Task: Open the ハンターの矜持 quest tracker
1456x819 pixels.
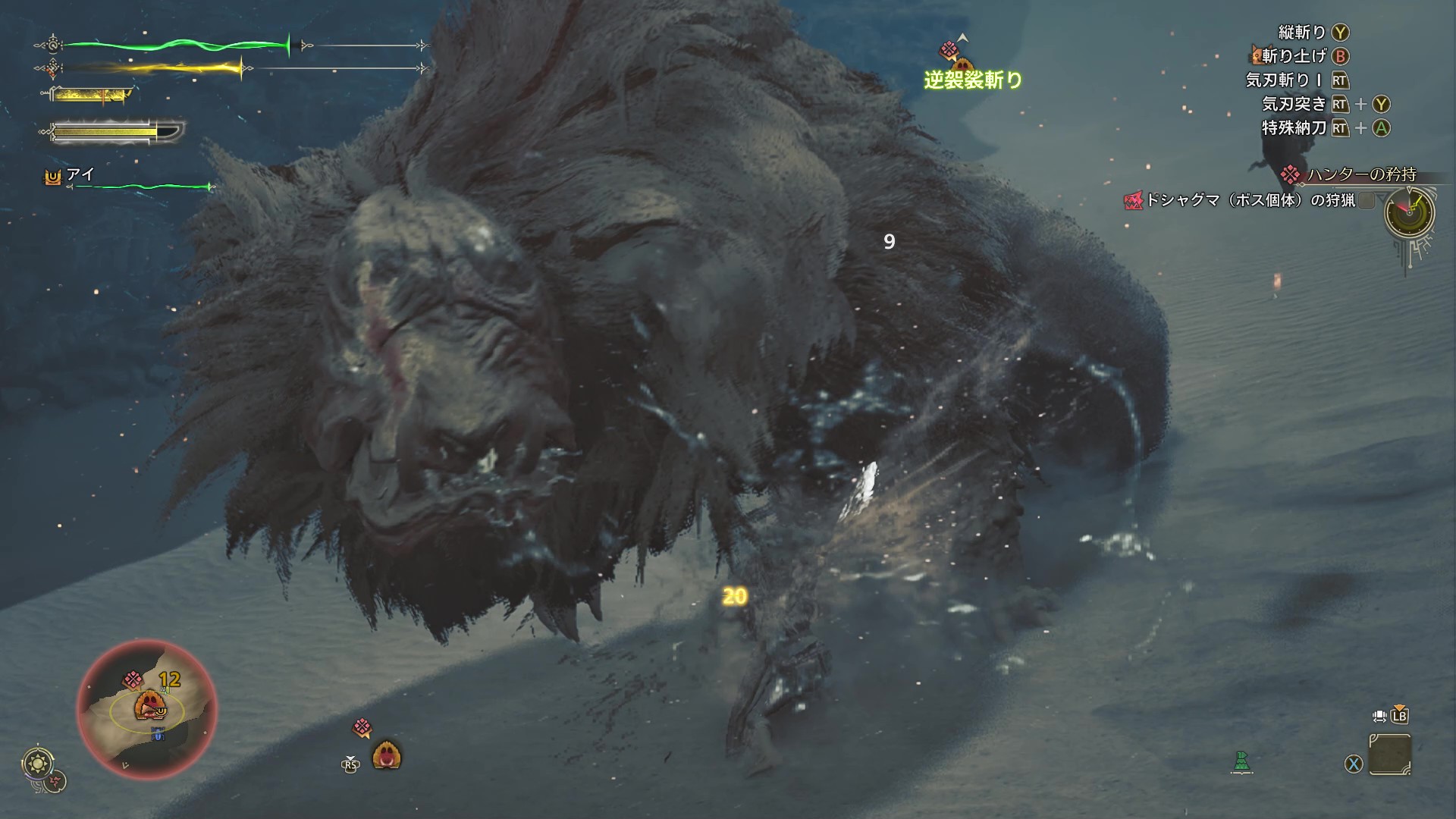Action: tap(1360, 174)
